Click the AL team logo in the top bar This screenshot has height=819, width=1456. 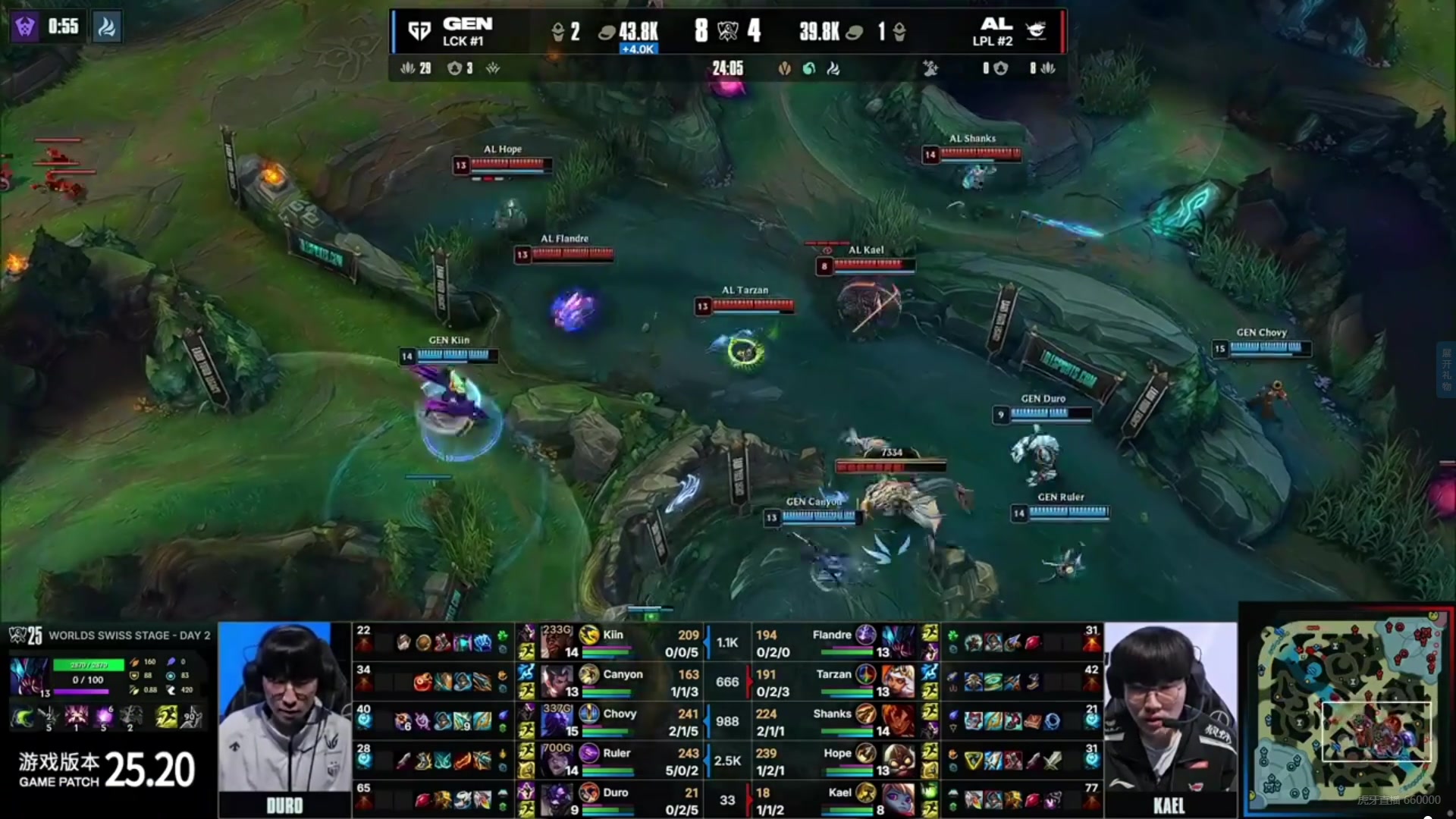coord(1036,30)
